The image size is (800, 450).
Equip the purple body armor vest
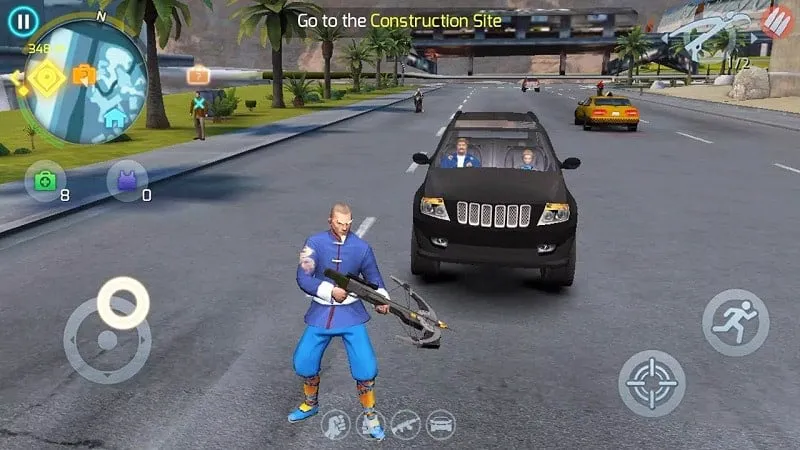[x=127, y=181]
